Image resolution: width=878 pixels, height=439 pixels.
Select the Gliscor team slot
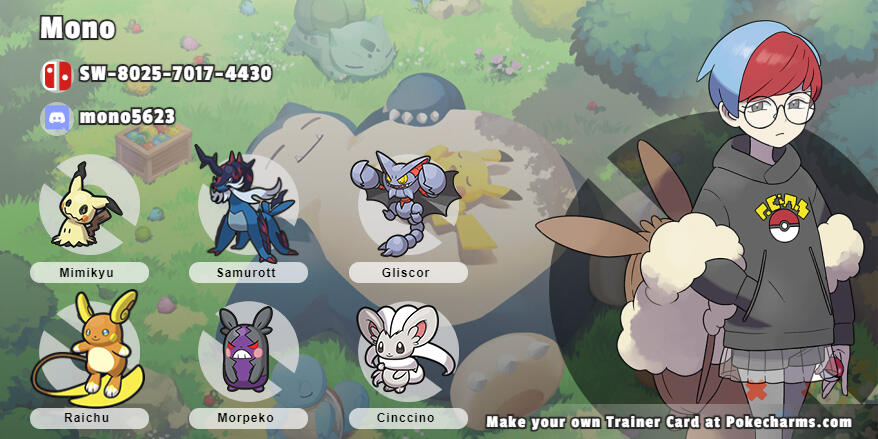(x=407, y=205)
